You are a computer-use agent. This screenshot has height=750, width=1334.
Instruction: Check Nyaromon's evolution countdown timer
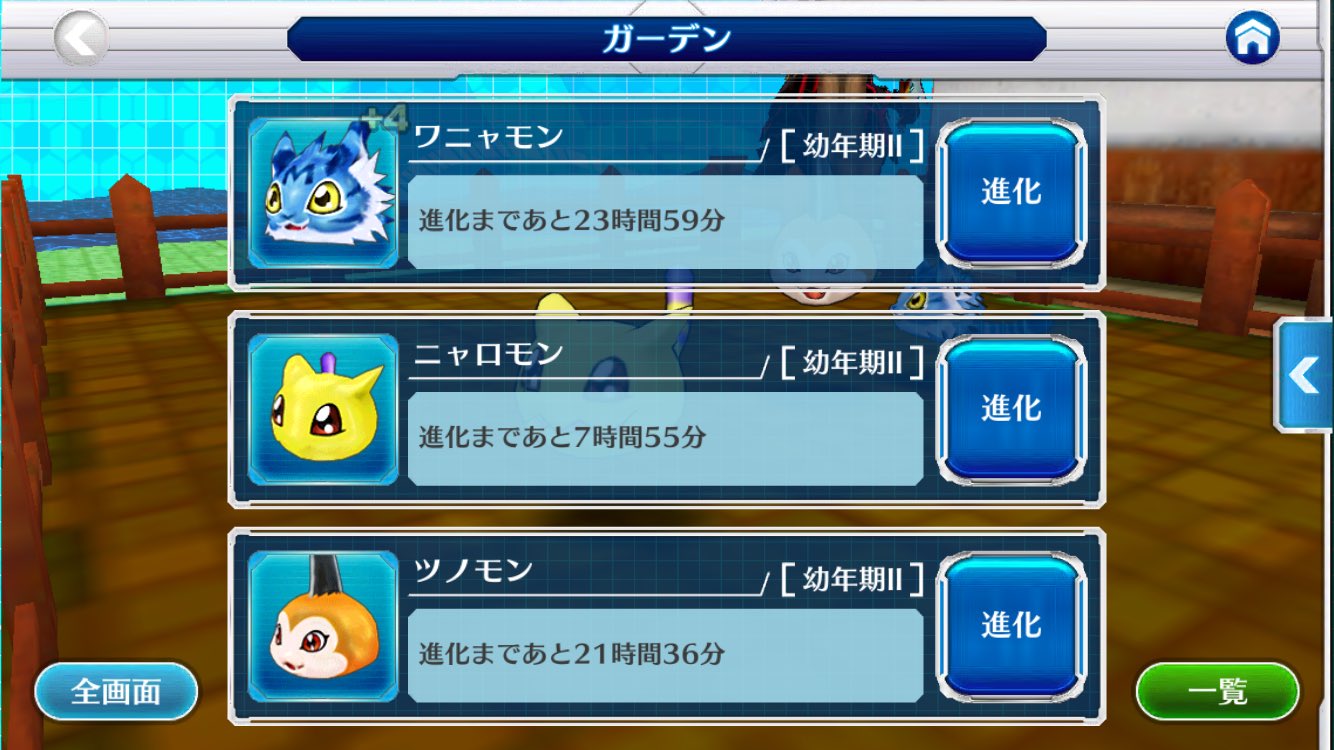[663, 436]
